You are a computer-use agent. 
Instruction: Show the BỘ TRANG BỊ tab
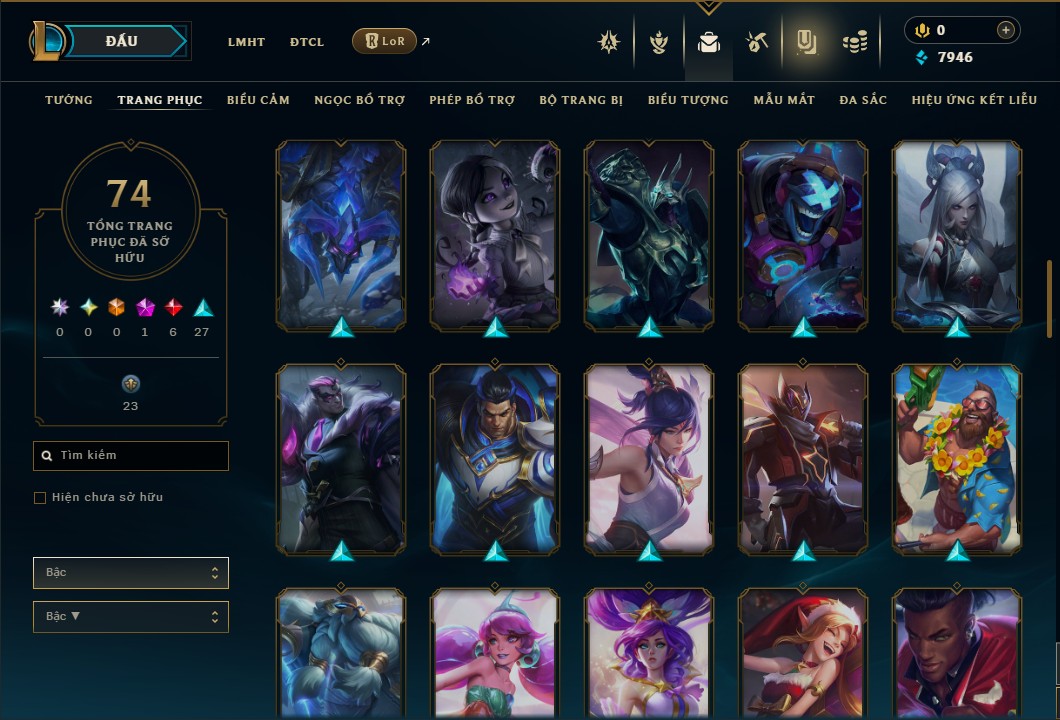point(581,100)
